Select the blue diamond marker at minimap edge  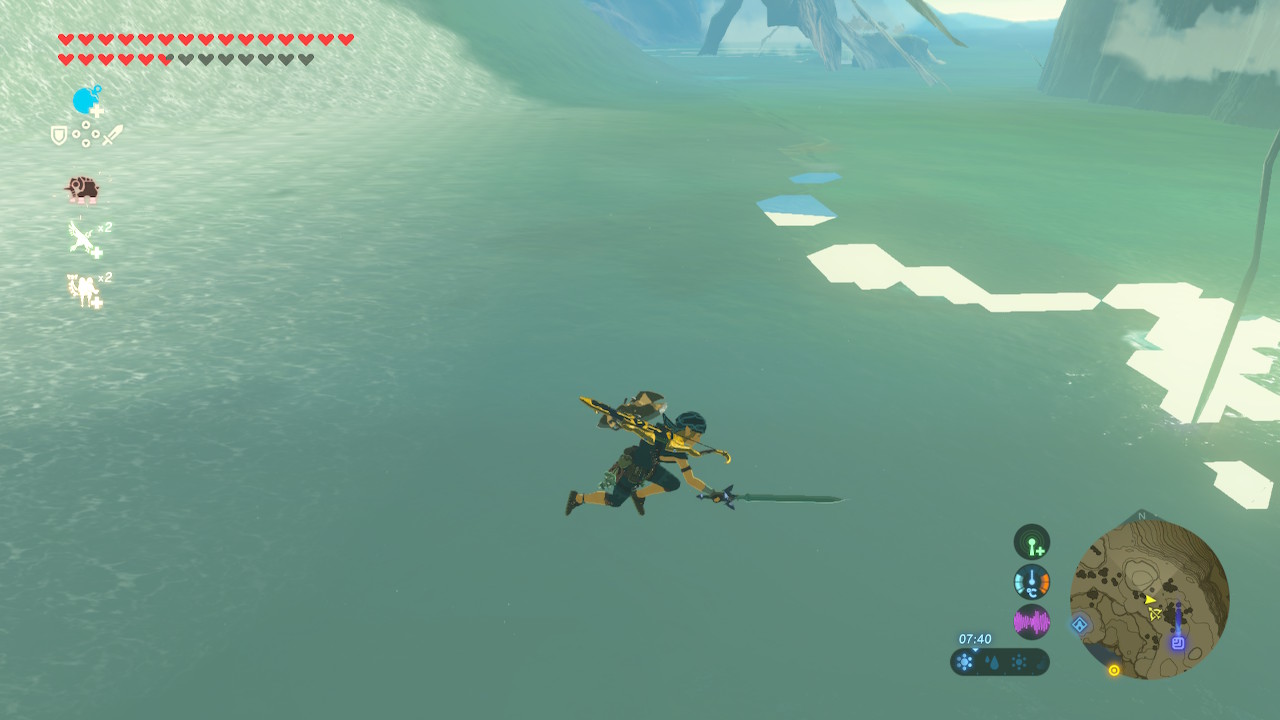coord(1080,625)
